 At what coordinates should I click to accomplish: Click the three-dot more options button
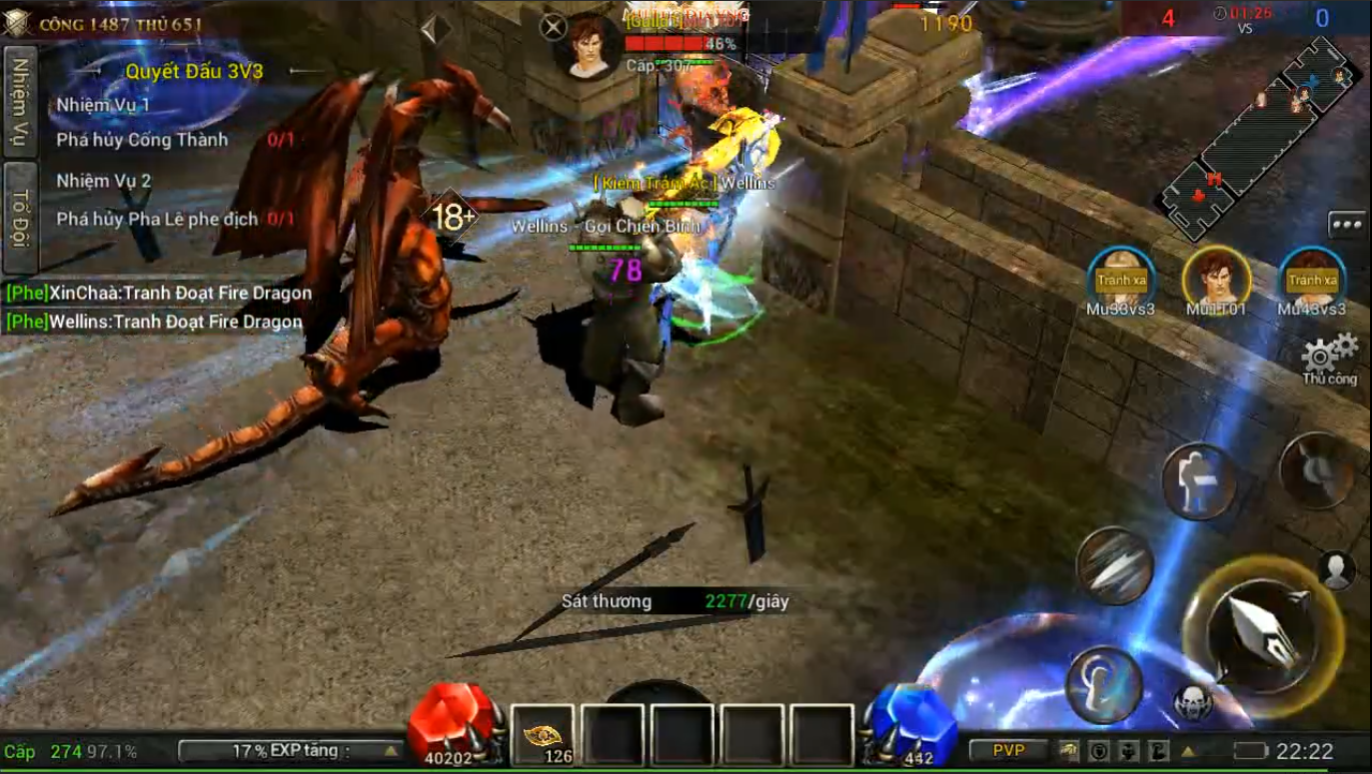click(1347, 225)
